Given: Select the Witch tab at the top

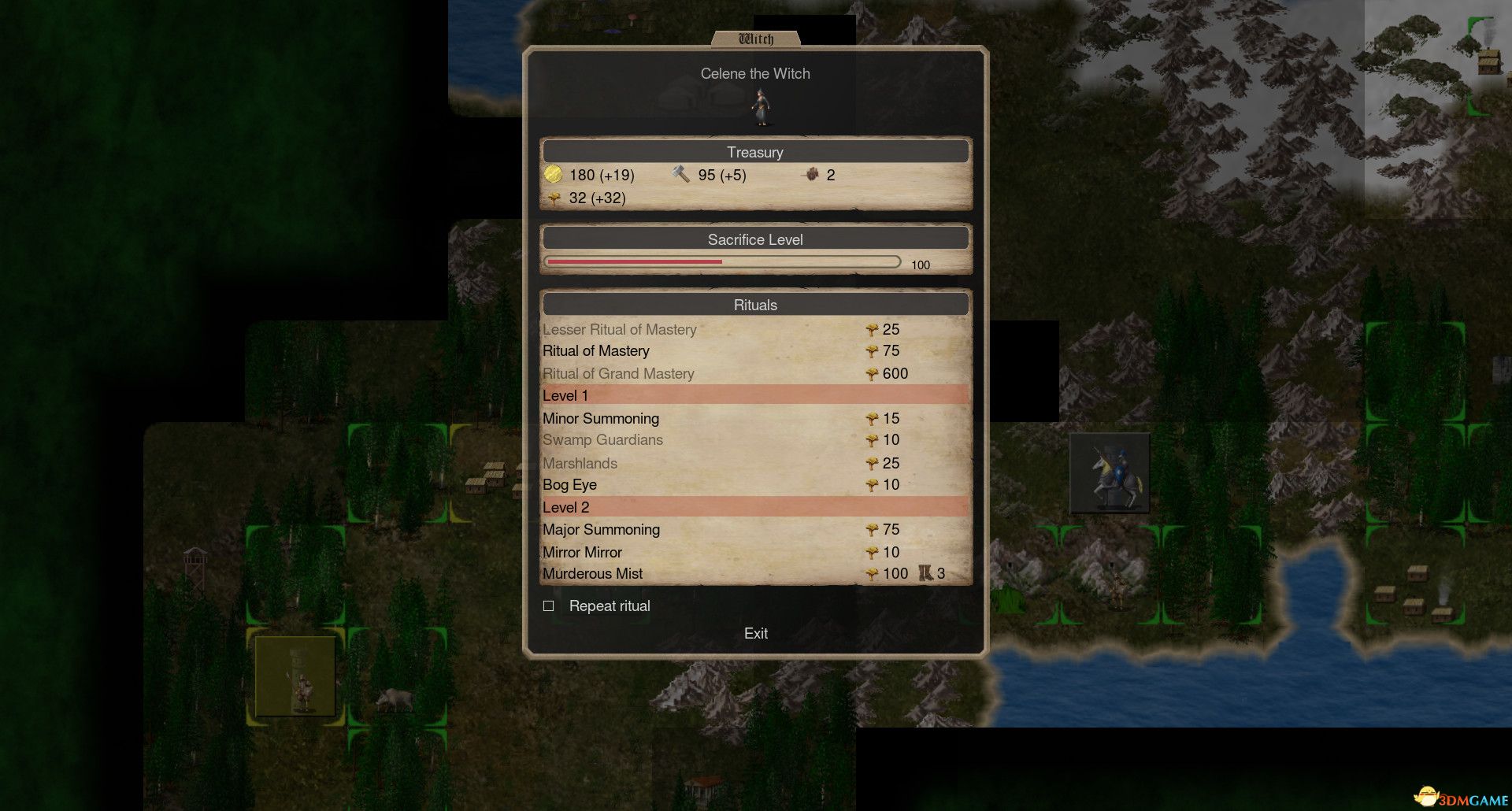Looking at the screenshot, I should pos(756,36).
